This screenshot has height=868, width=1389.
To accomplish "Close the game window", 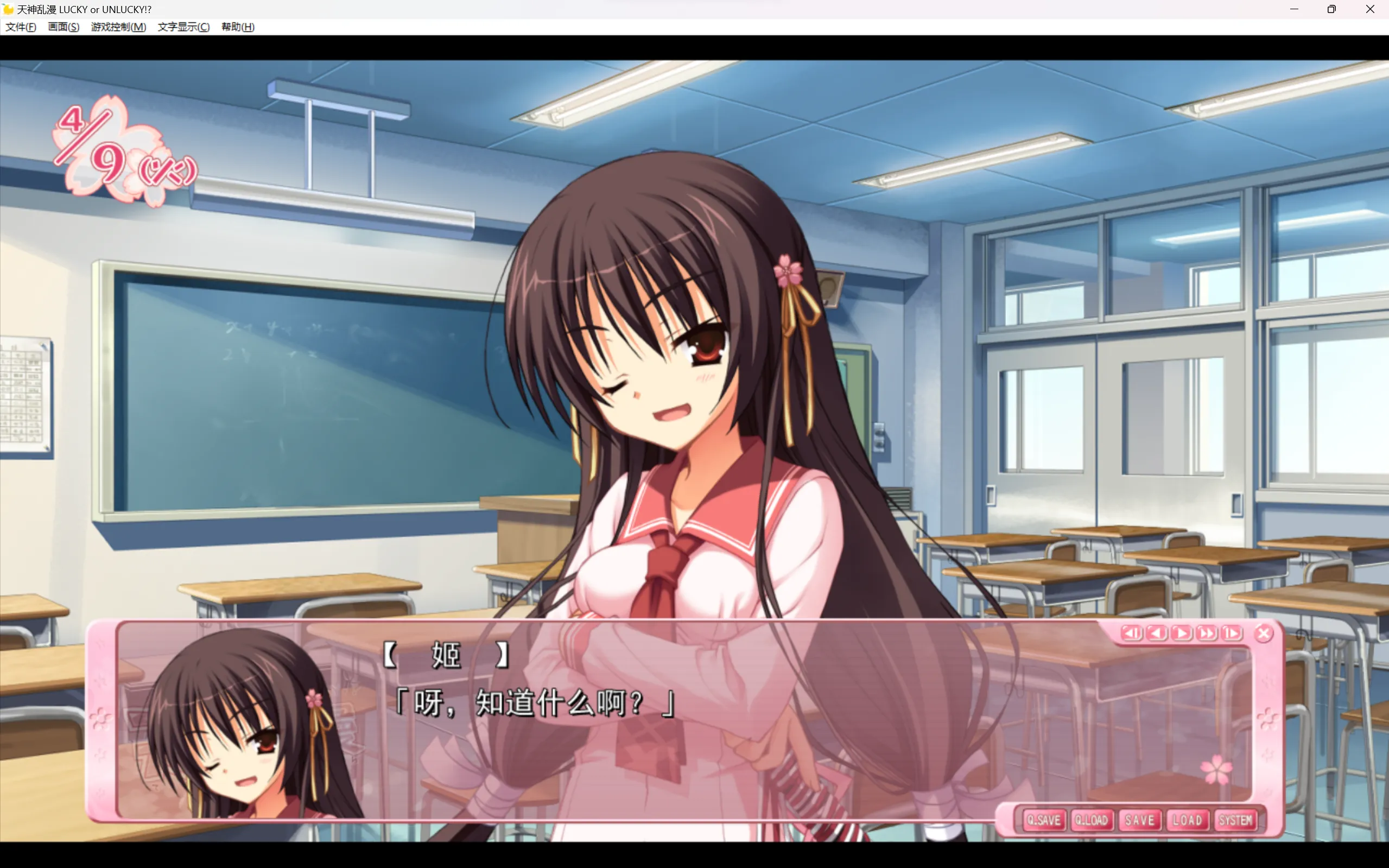I will tap(1369, 9).
